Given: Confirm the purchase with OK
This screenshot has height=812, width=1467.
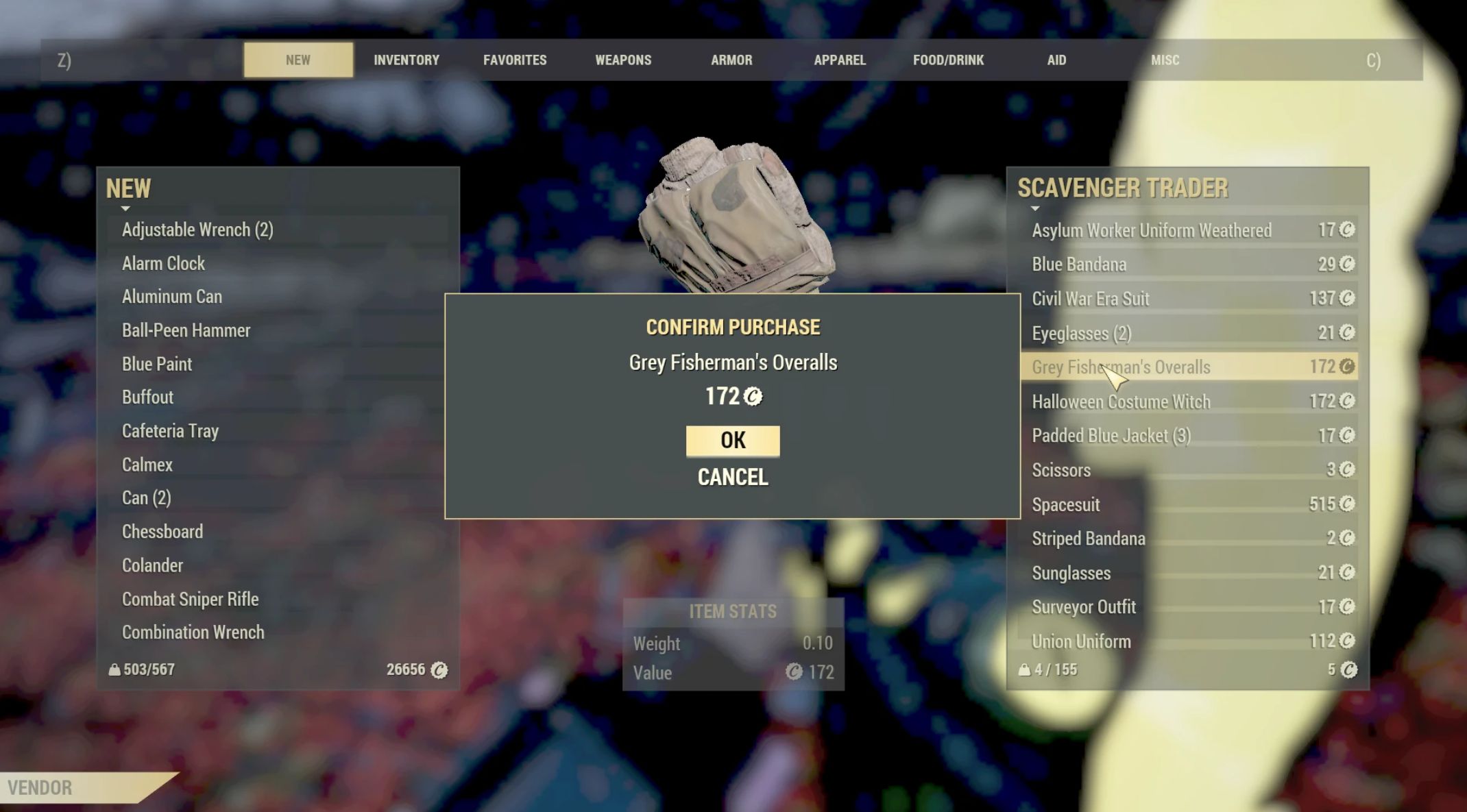Looking at the screenshot, I should click(732, 441).
